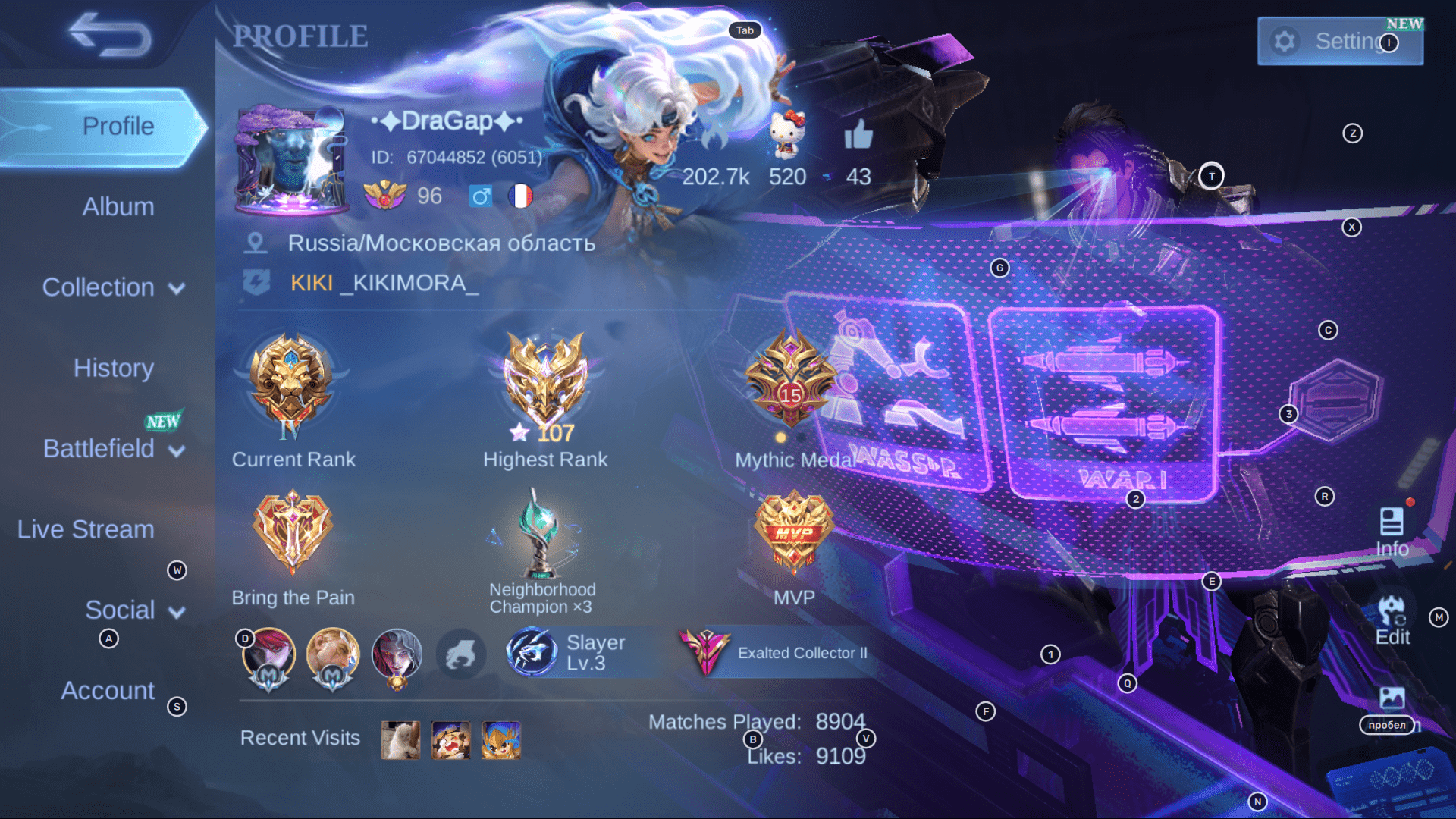Open the History tab
This screenshot has height=819, width=1456.
tap(114, 367)
